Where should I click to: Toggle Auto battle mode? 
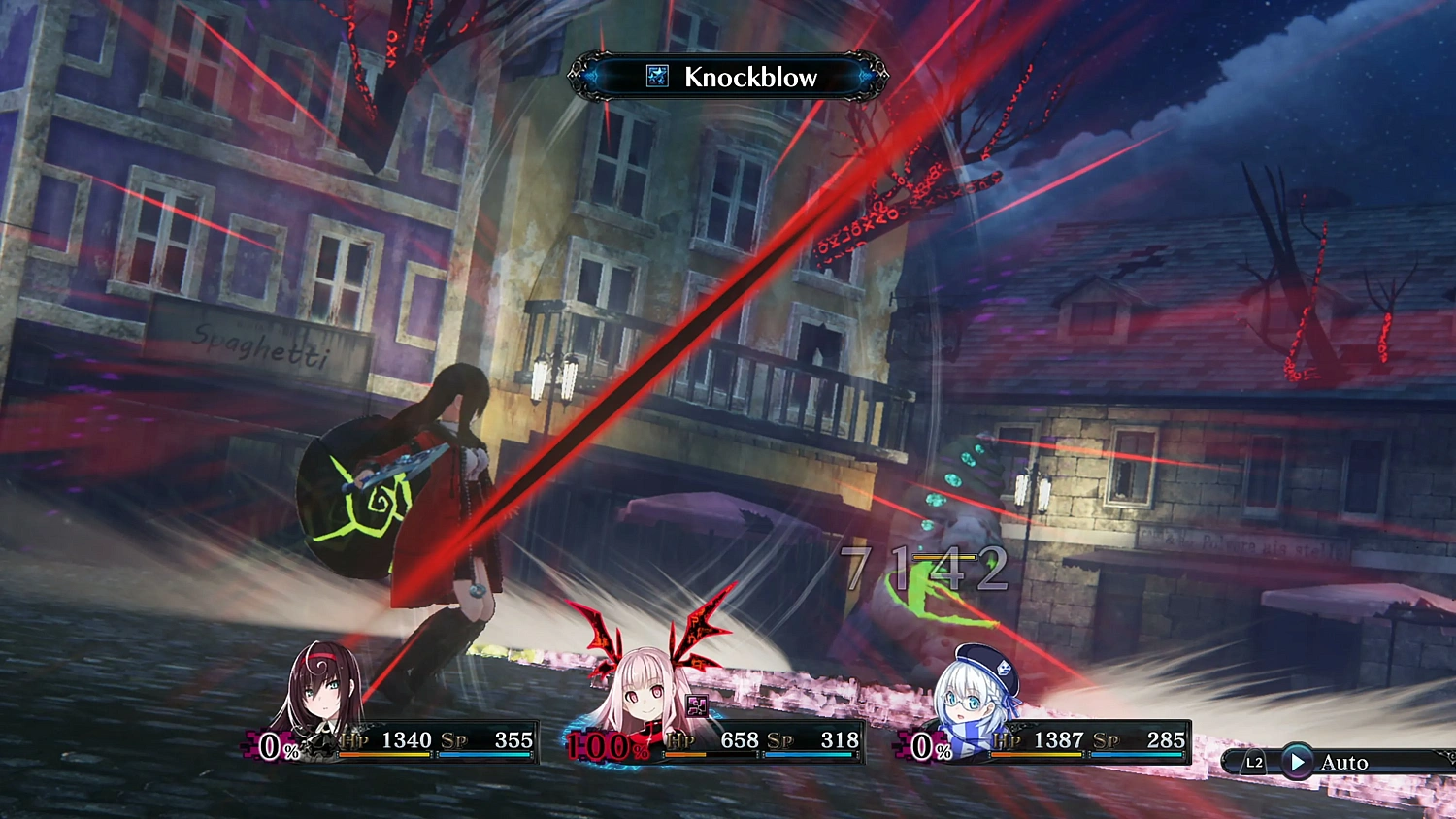coord(1344,763)
